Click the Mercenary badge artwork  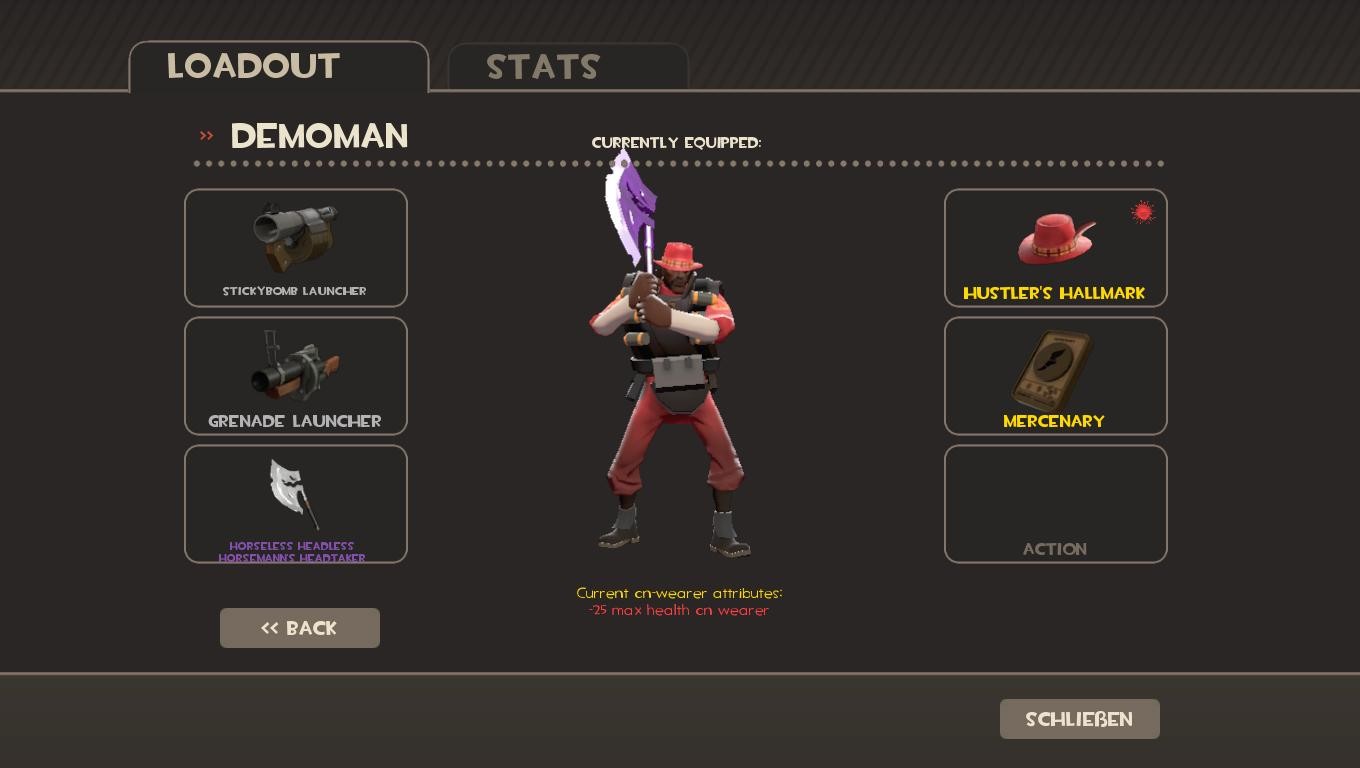coord(1054,368)
